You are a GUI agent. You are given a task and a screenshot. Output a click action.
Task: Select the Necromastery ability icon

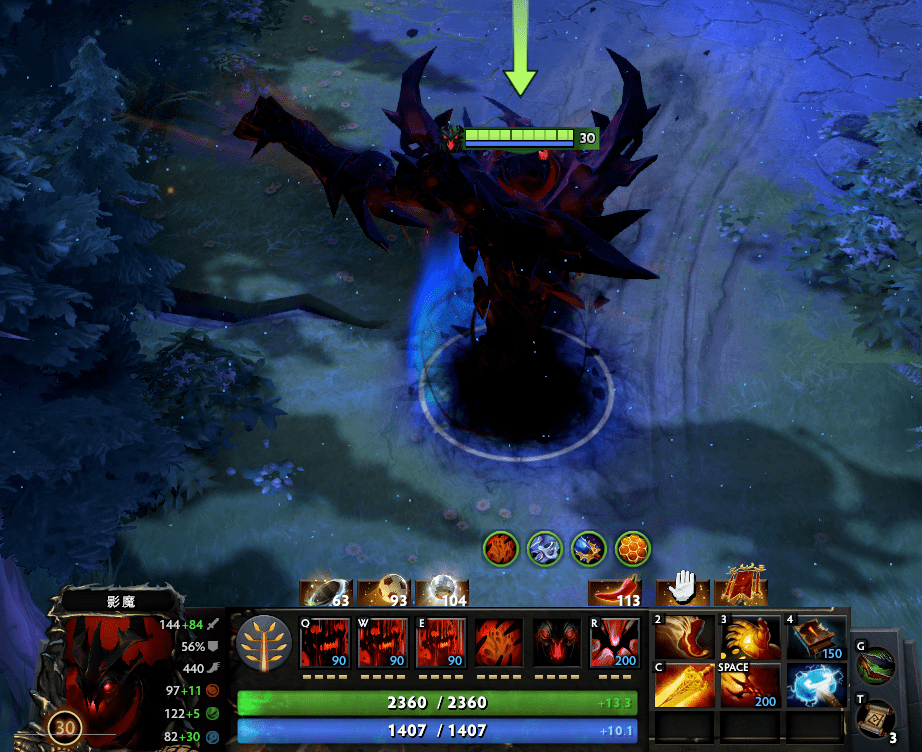click(x=499, y=643)
